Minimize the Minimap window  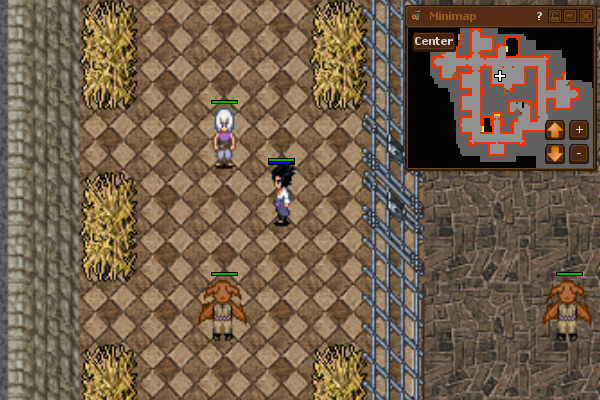coord(570,16)
